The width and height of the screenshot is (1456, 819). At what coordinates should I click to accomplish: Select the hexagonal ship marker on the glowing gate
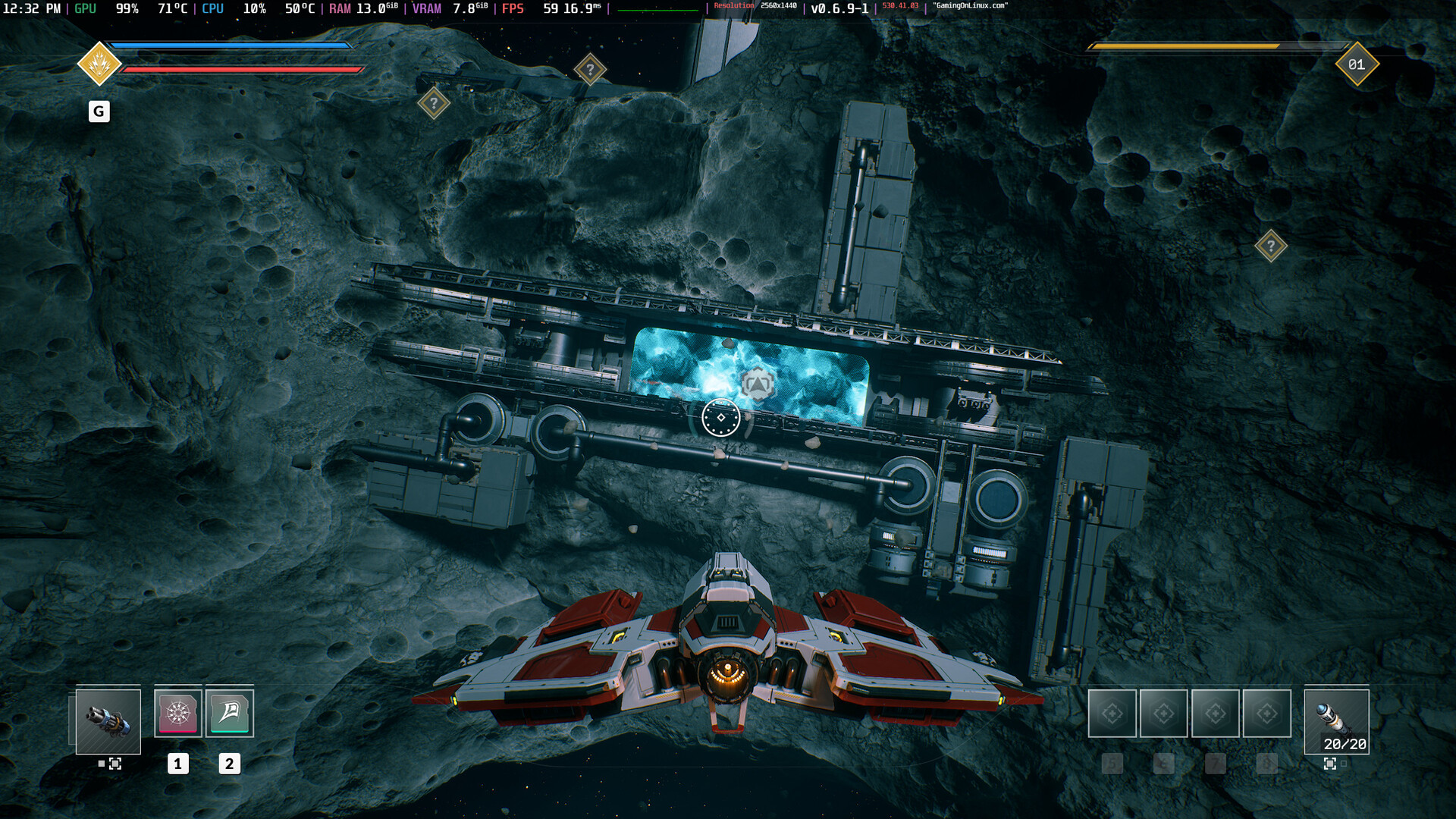[x=757, y=384]
